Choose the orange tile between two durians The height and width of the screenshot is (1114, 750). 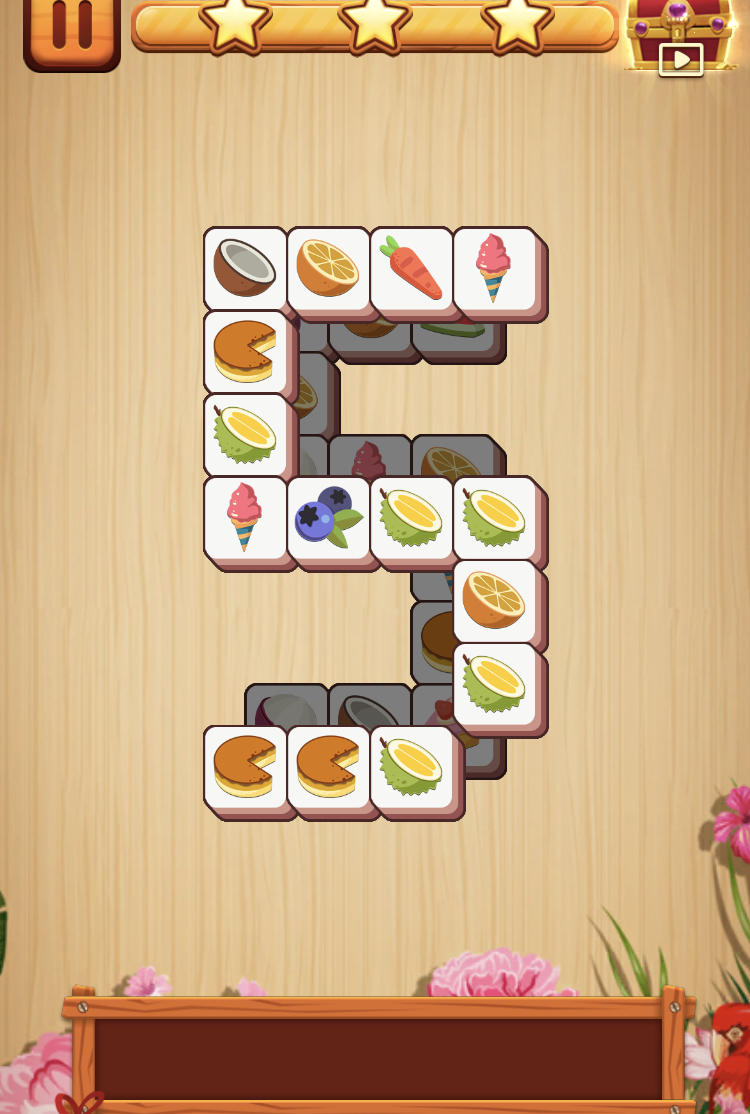point(494,600)
